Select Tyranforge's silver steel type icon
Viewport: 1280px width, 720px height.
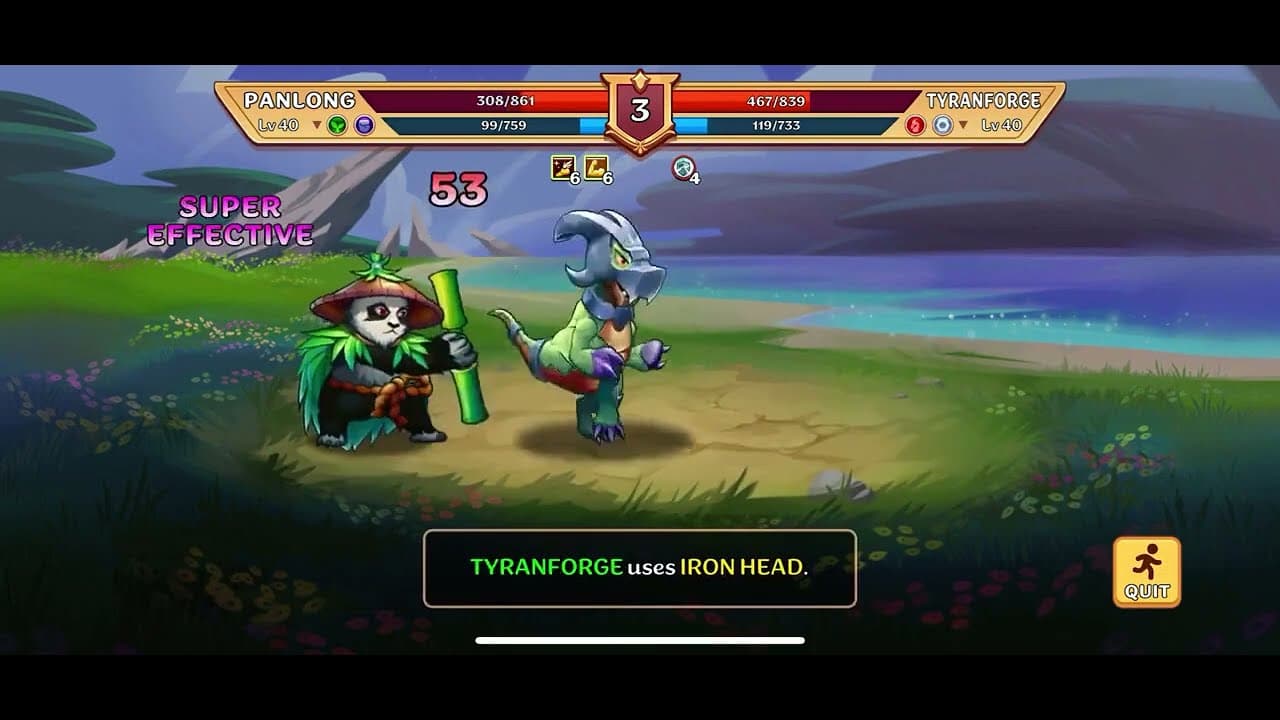[x=941, y=122]
